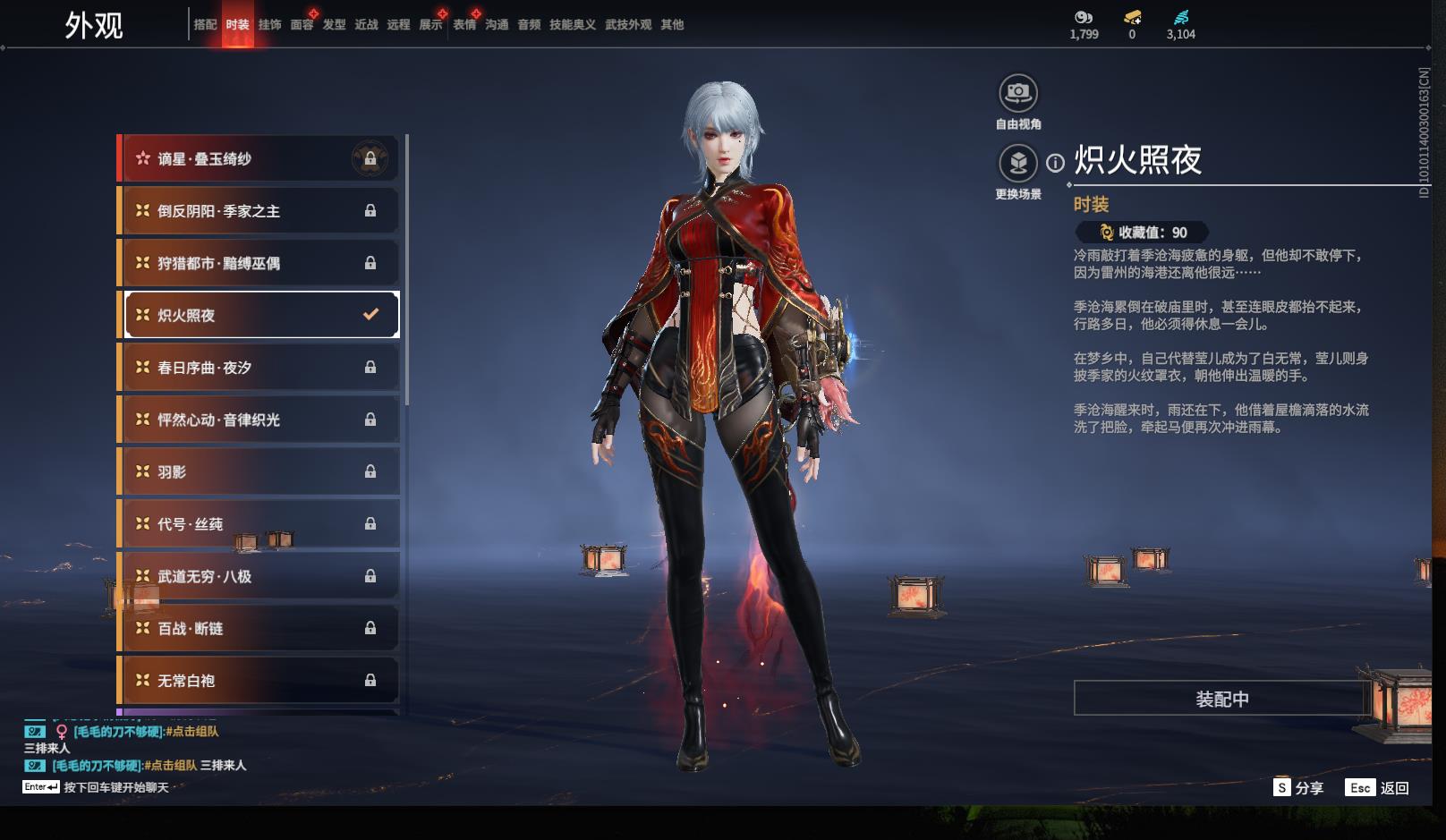Select the 羽影 outfit row
This screenshot has height=840, width=1446.
pos(259,471)
